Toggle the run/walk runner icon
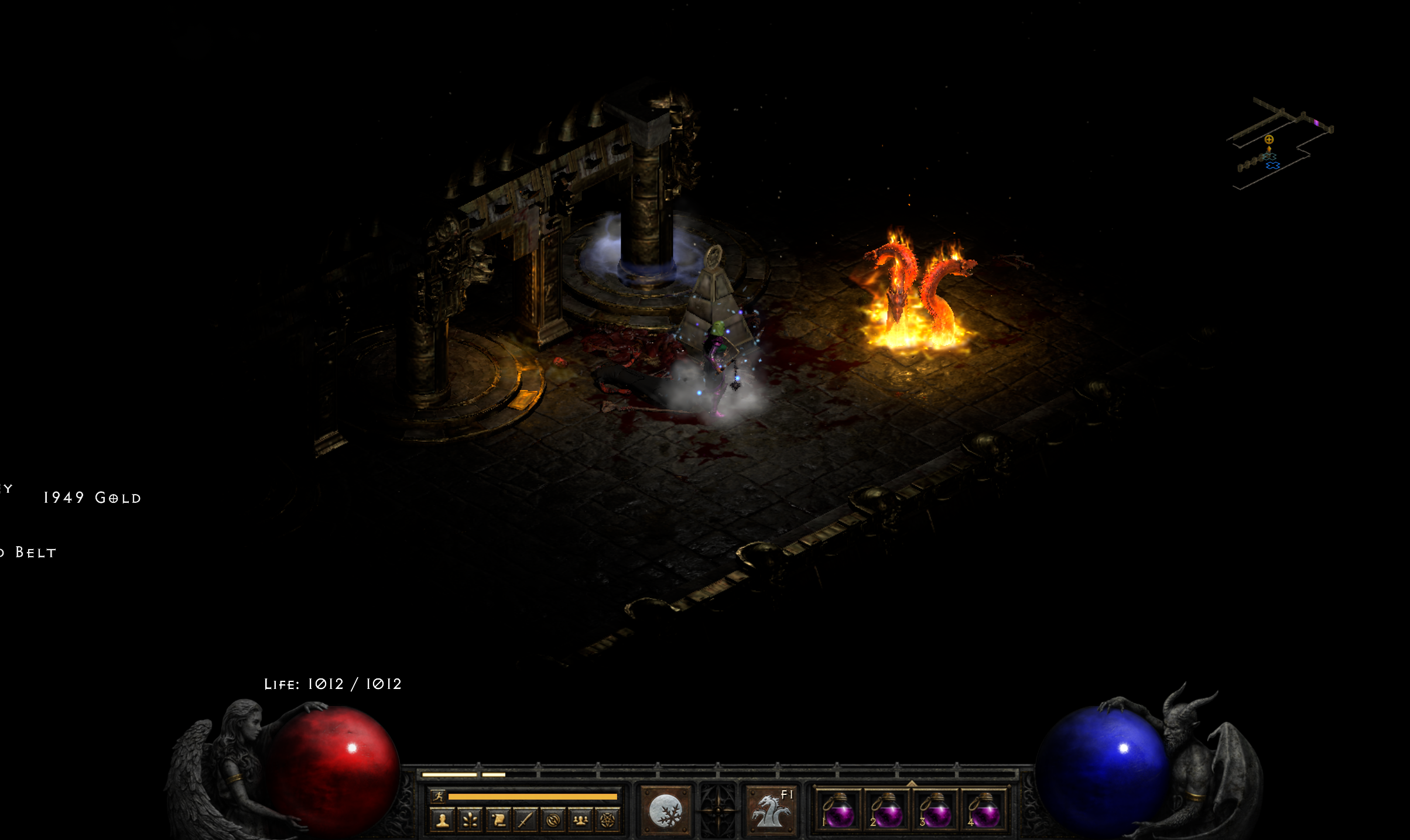 (x=438, y=796)
